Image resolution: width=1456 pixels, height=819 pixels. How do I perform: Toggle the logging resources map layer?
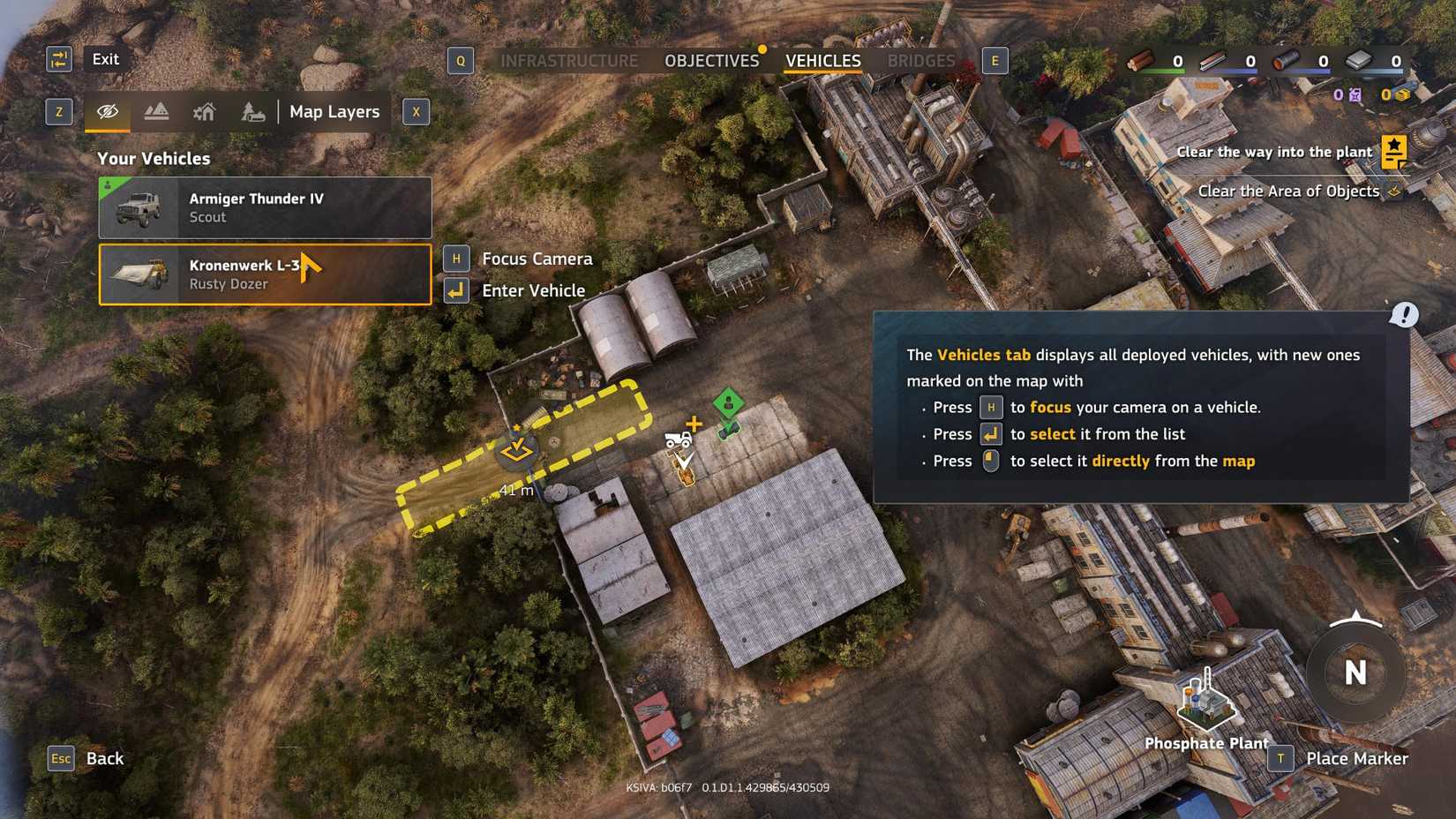253,111
